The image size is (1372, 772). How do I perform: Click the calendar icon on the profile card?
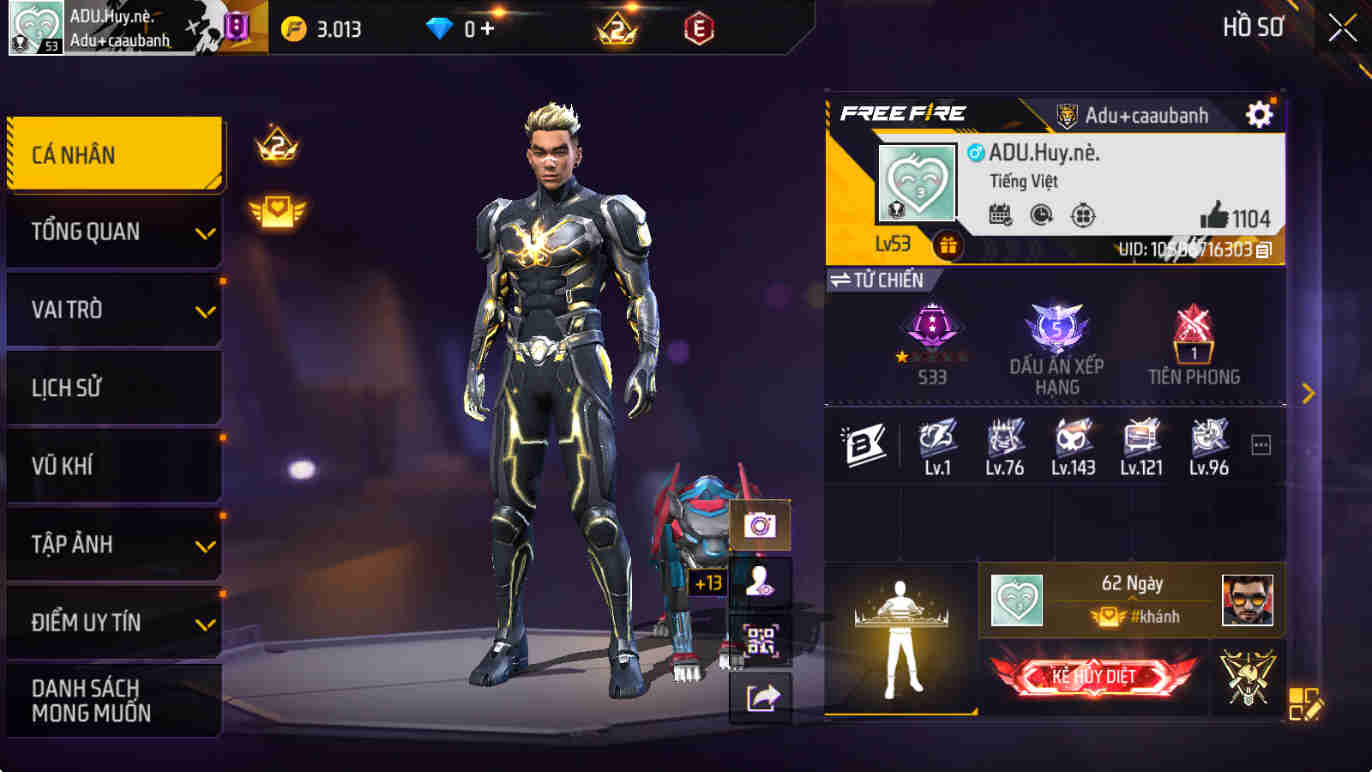pos(1000,216)
